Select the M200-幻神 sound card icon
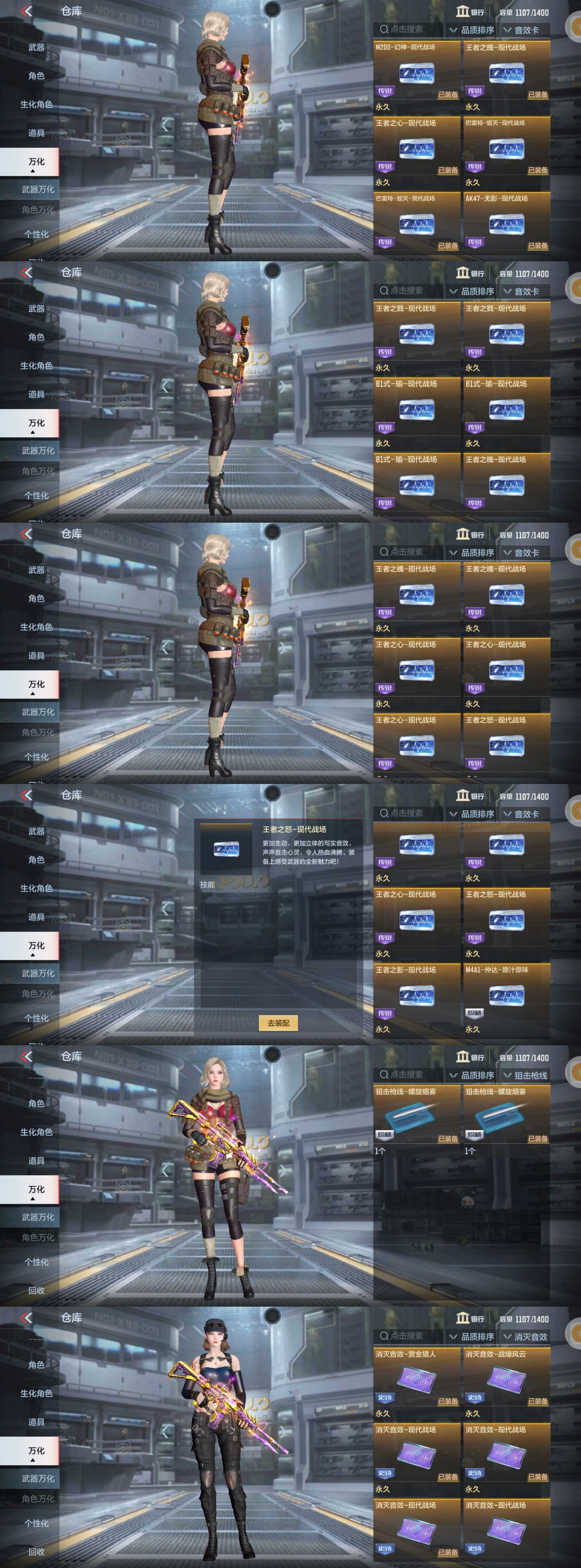 coord(417,73)
